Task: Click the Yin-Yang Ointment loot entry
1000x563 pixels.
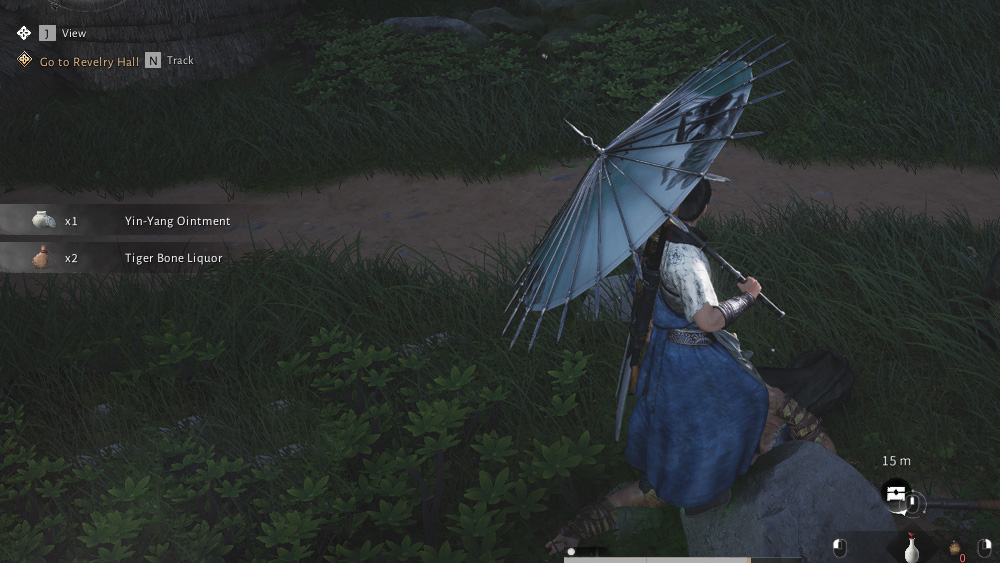Action: pos(177,221)
